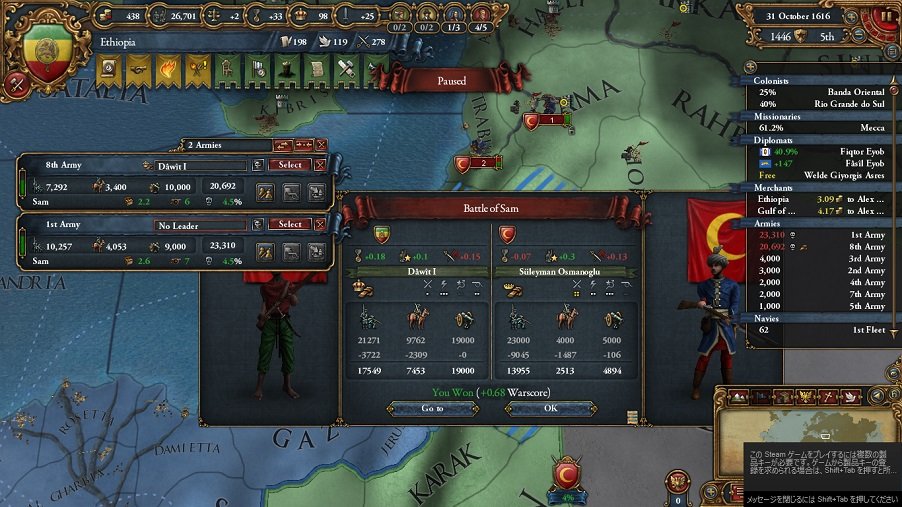Screen dimensions: 902x507
Task: Select Welde Giyorgis Asres diplomat entry
Action: click(820, 175)
